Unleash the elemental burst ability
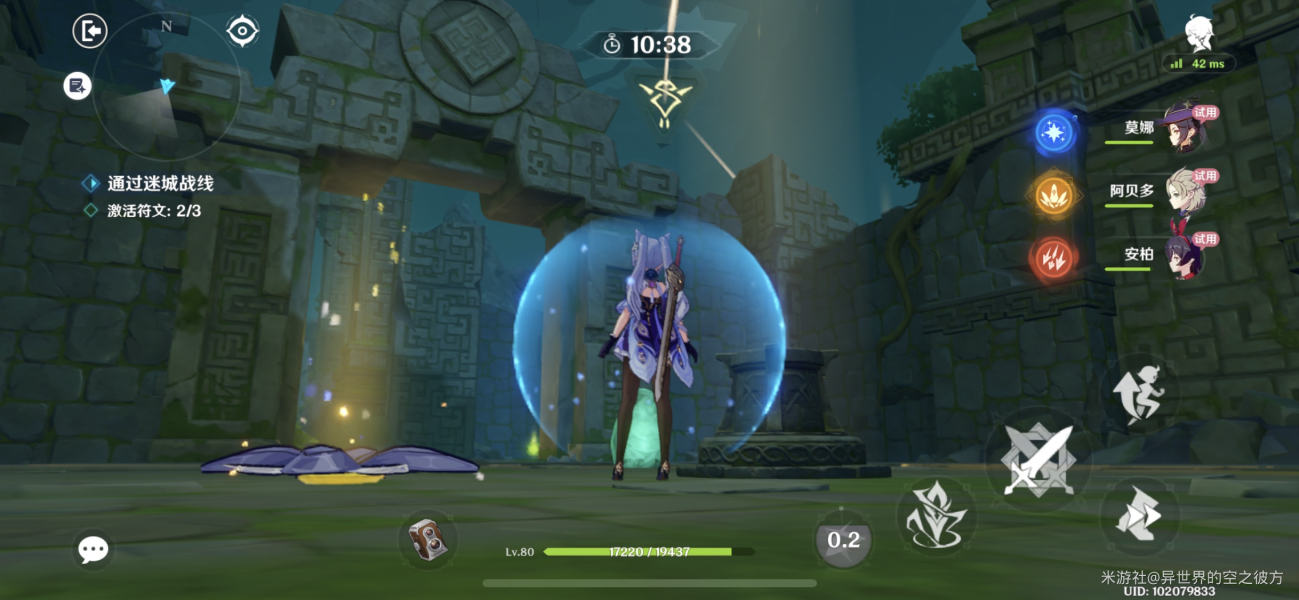The width and height of the screenshot is (1299, 600). click(935, 517)
